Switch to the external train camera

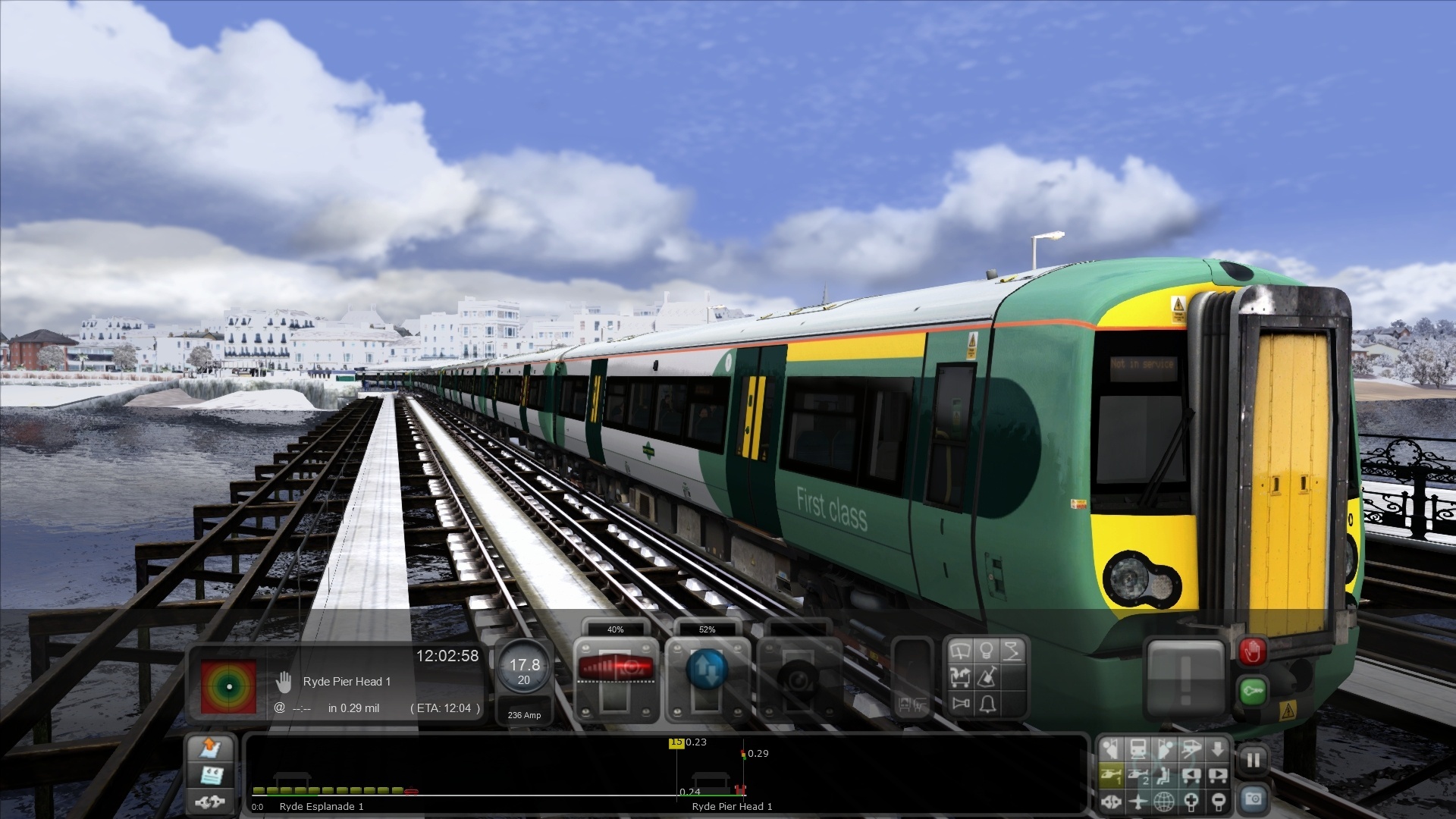1138,748
